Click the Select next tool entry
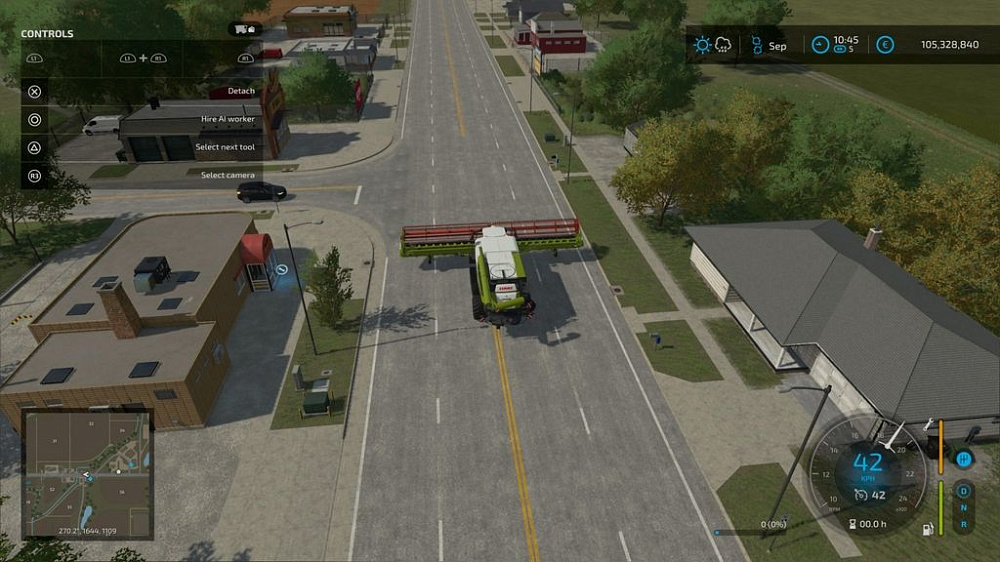1000x562 pixels. click(x=225, y=147)
